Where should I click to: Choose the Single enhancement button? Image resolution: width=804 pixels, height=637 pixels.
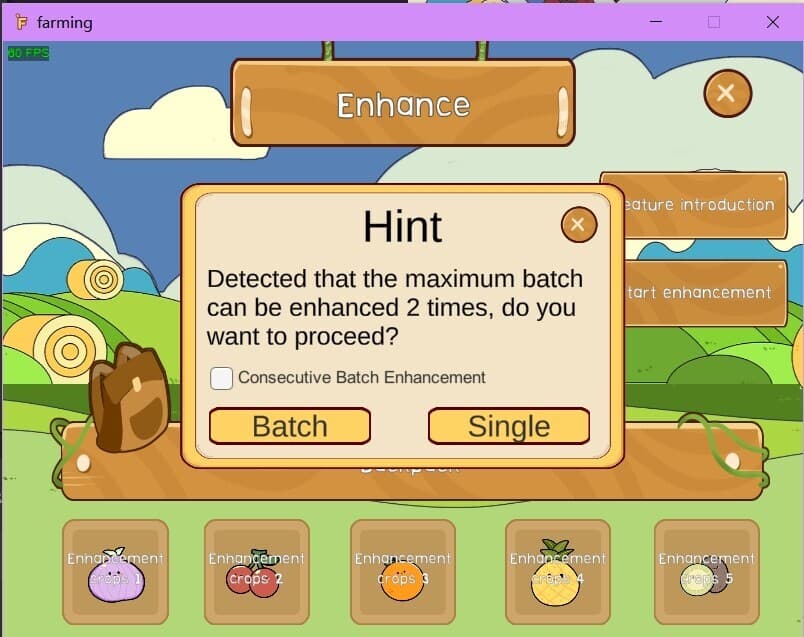click(x=508, y=426)
